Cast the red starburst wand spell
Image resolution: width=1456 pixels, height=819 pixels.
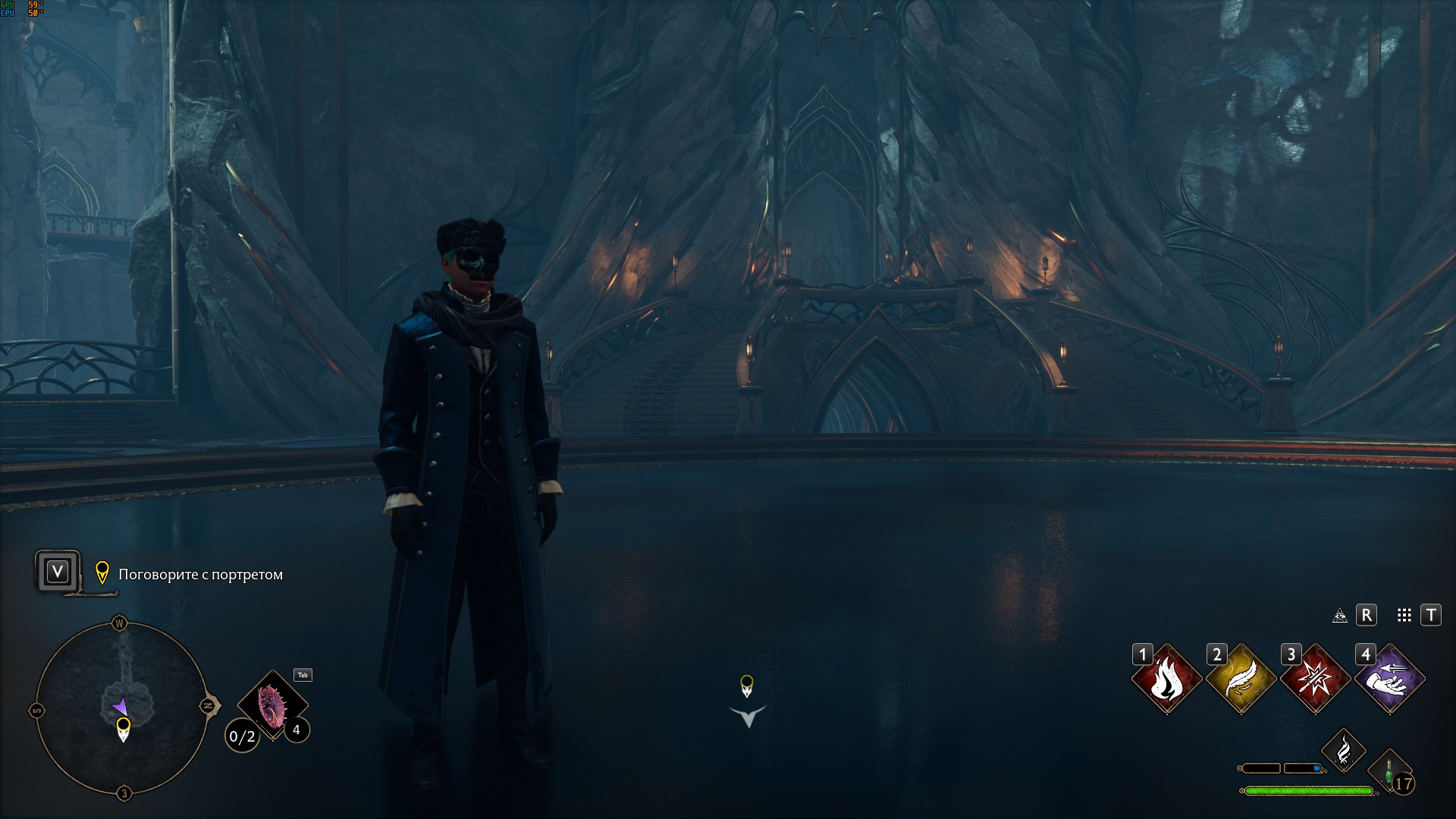coord(1316,679)
